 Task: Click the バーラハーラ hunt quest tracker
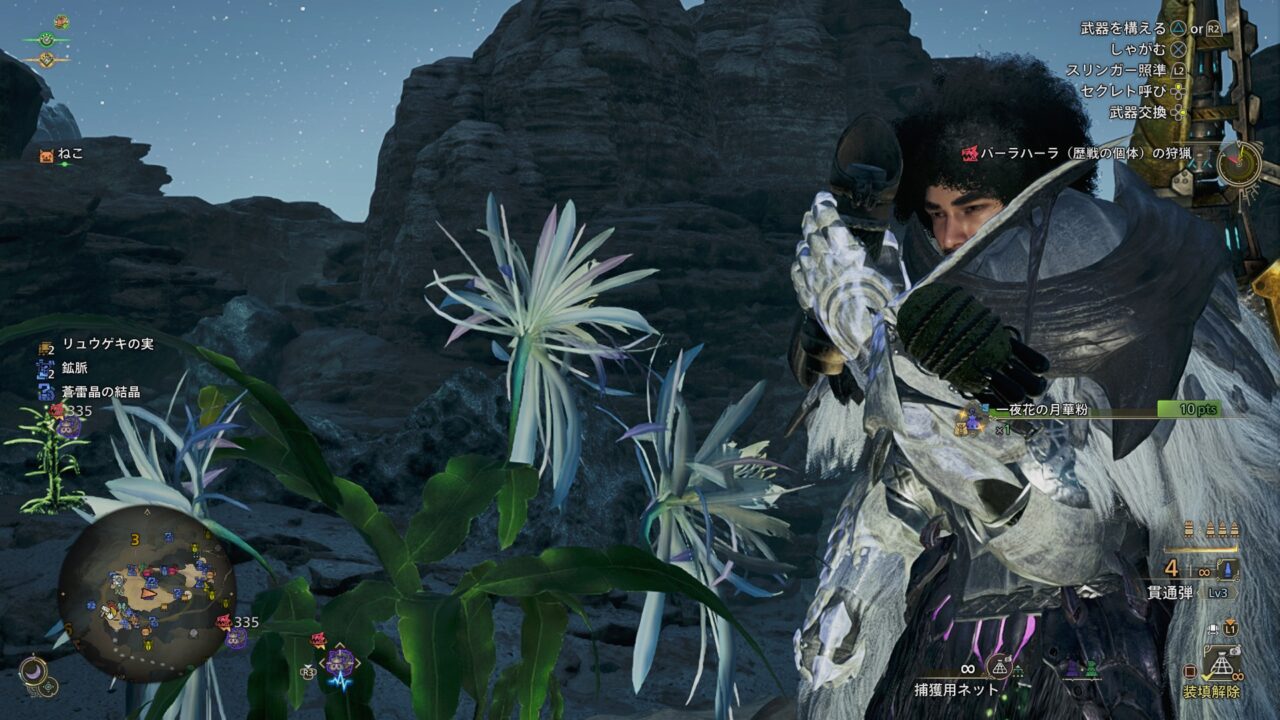click(1083, 154)
